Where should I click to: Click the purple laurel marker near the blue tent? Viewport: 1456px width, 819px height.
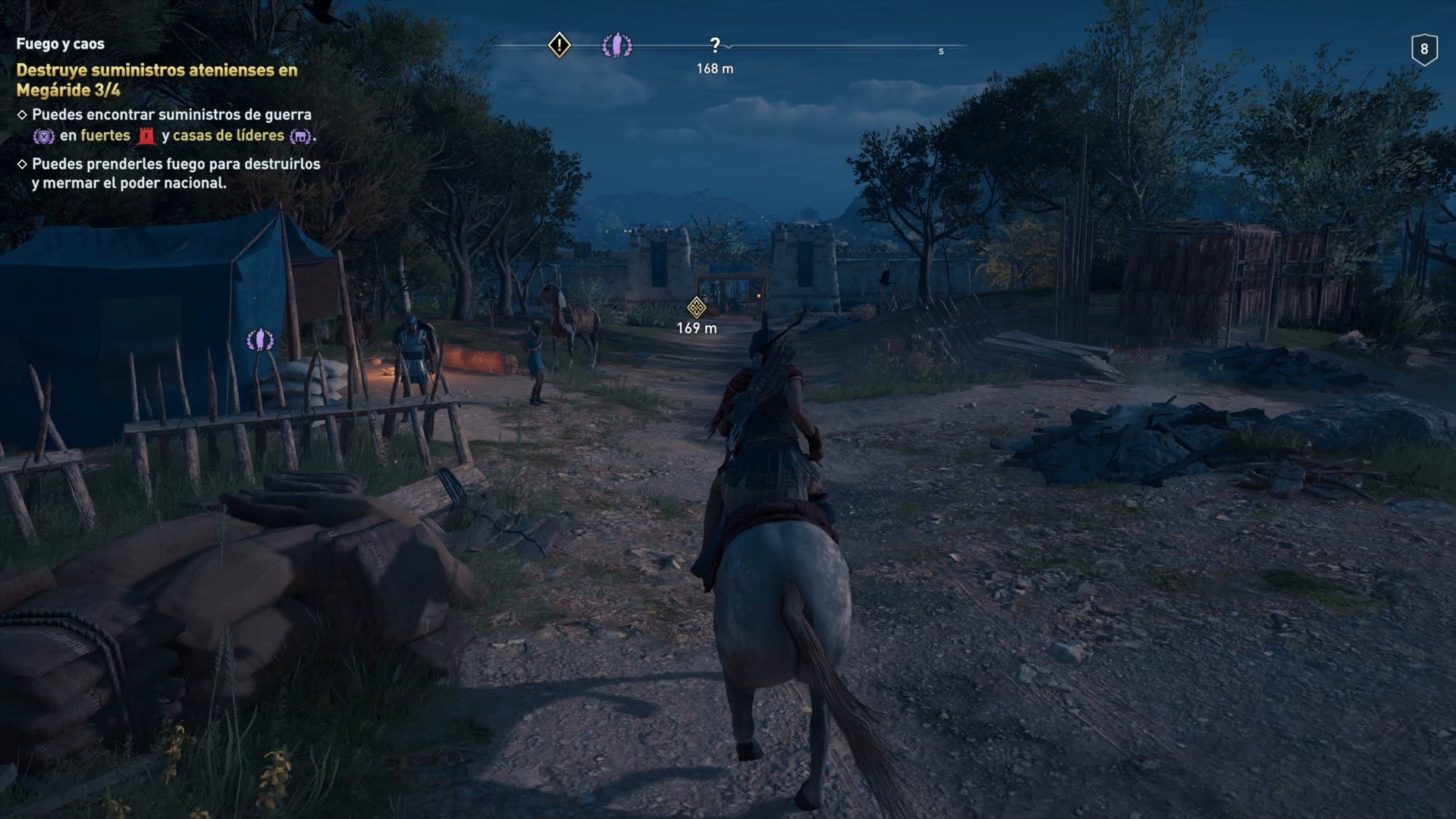pos(261,338)
